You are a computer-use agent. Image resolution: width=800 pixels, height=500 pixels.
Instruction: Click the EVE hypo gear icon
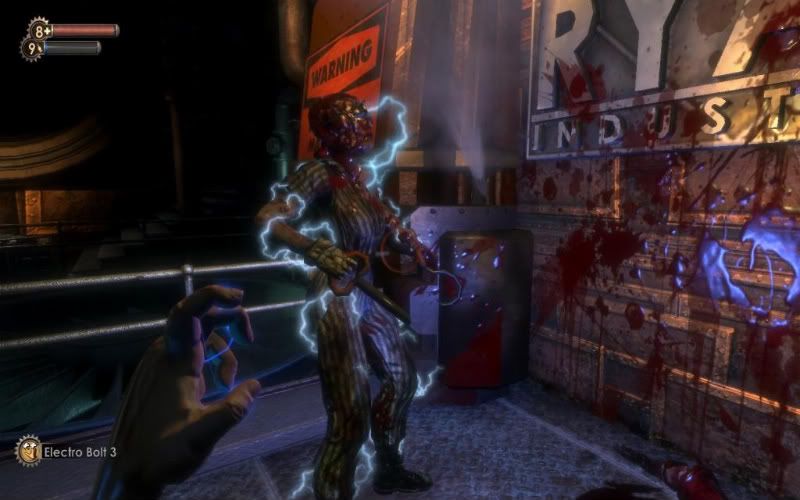click(x=31, y=47)
